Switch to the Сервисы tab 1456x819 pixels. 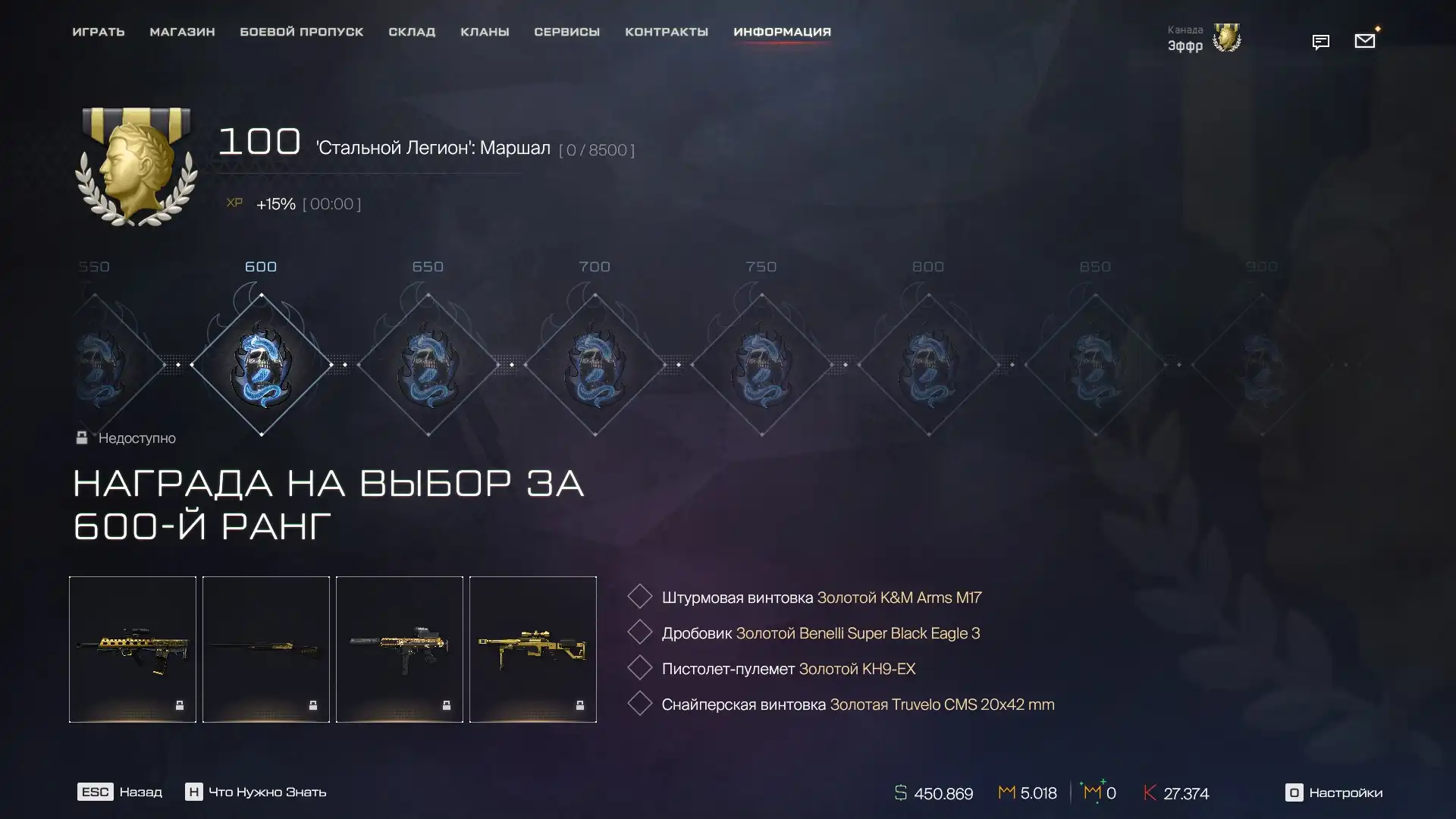(566, 32)
